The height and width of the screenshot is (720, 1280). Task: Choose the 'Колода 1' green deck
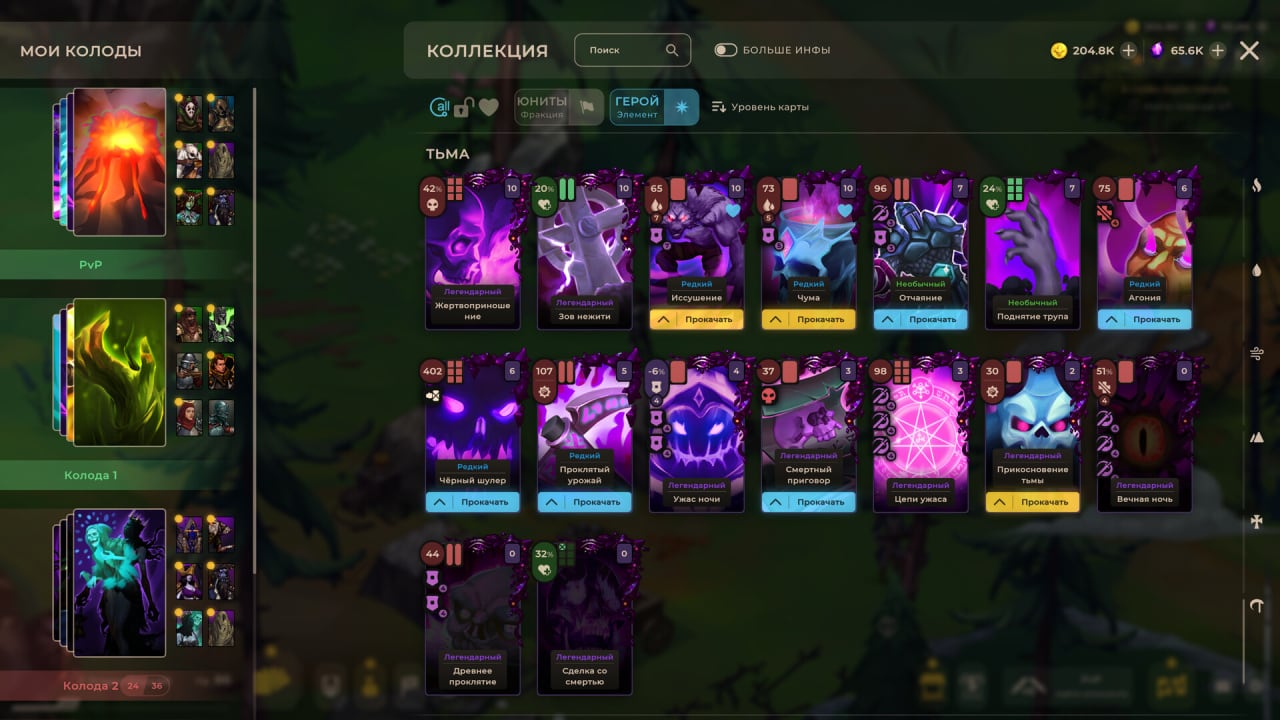[x=119, y=372]
